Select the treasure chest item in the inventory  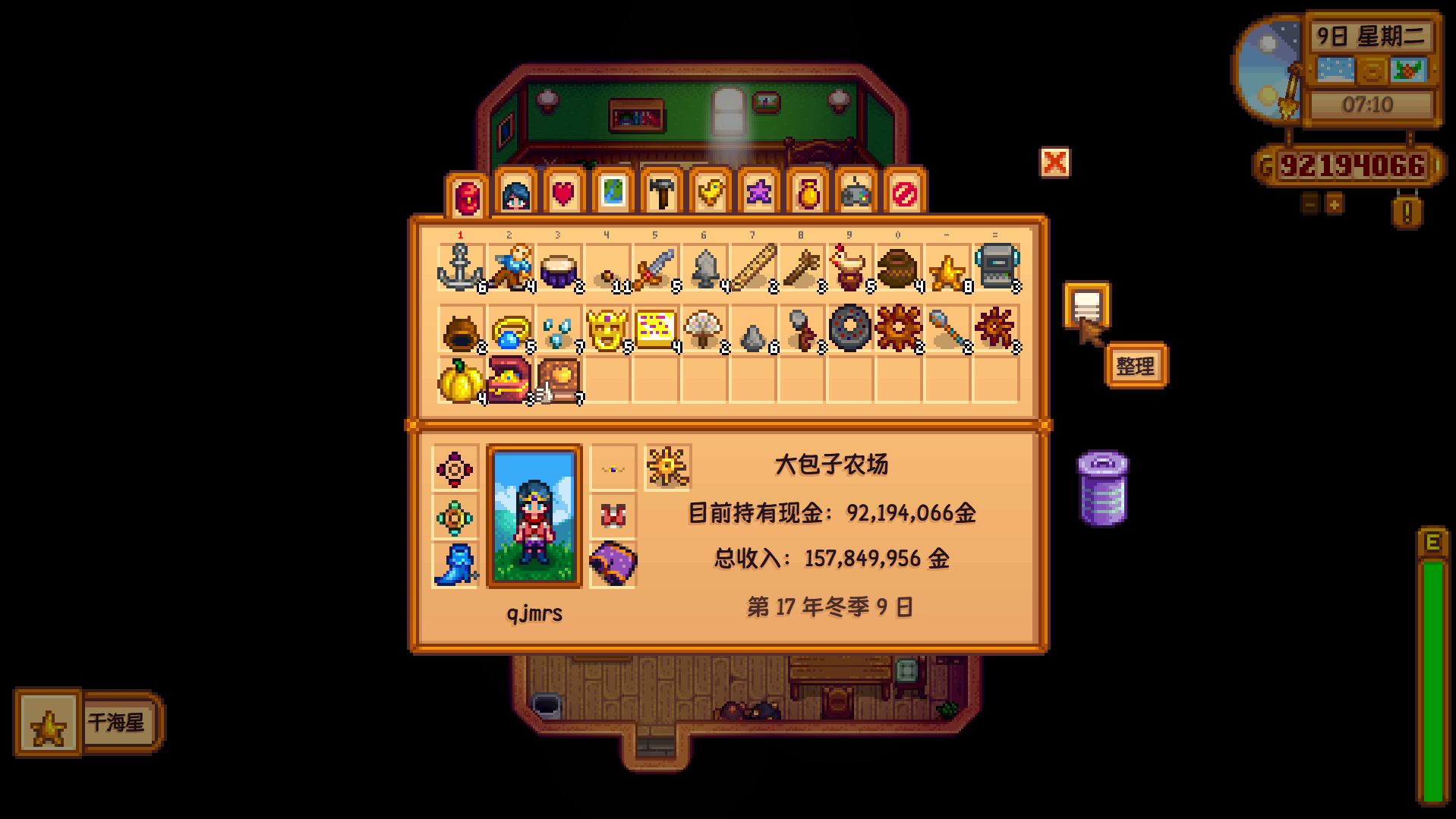(506, 380)
